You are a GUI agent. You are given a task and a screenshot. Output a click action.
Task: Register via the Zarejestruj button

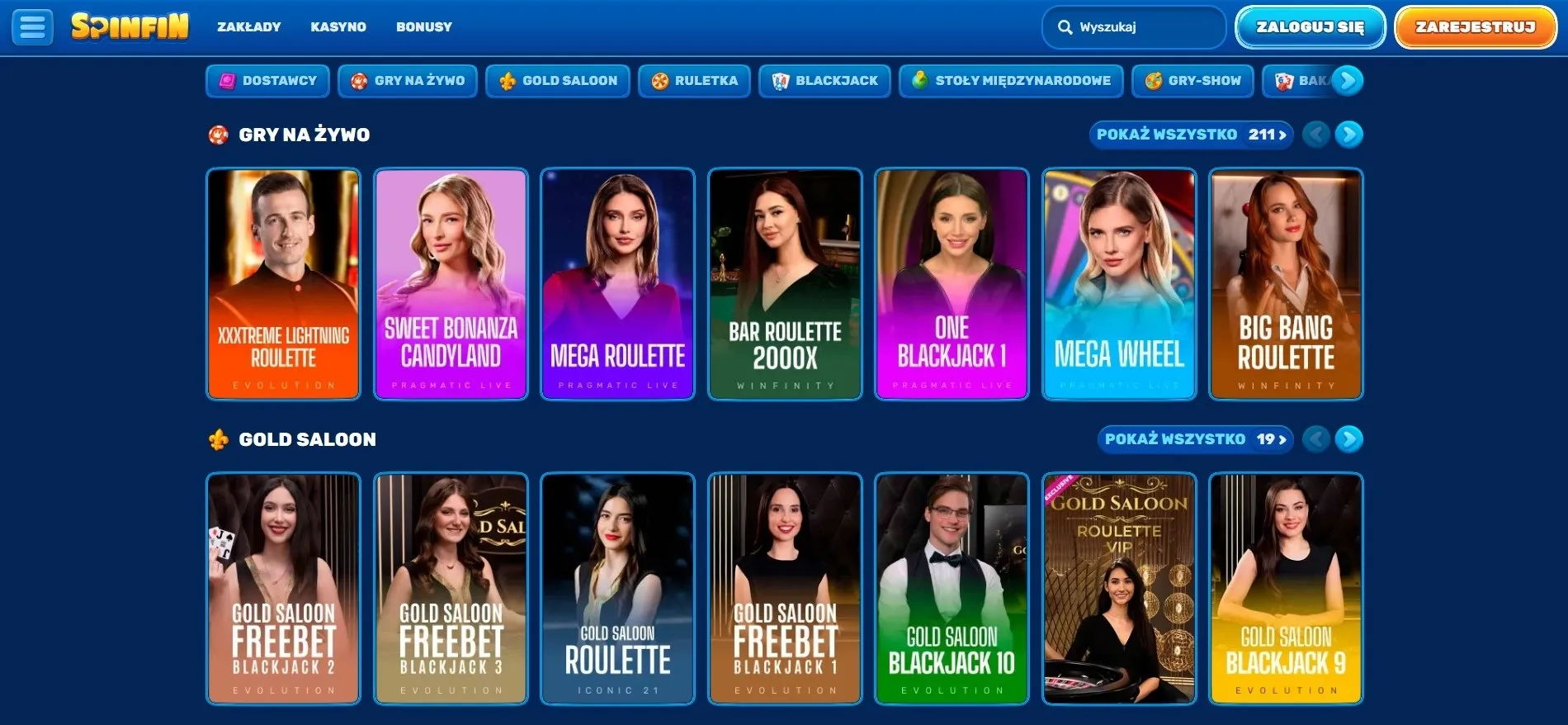click(x=1475, y=27)
